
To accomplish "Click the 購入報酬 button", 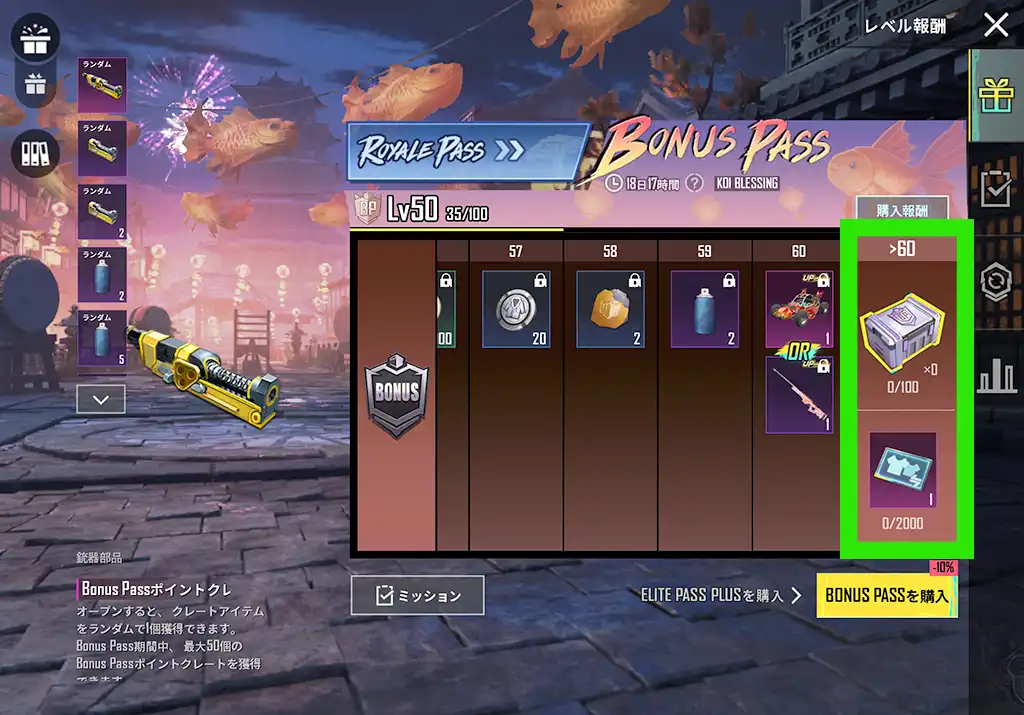I will point(901,211).
